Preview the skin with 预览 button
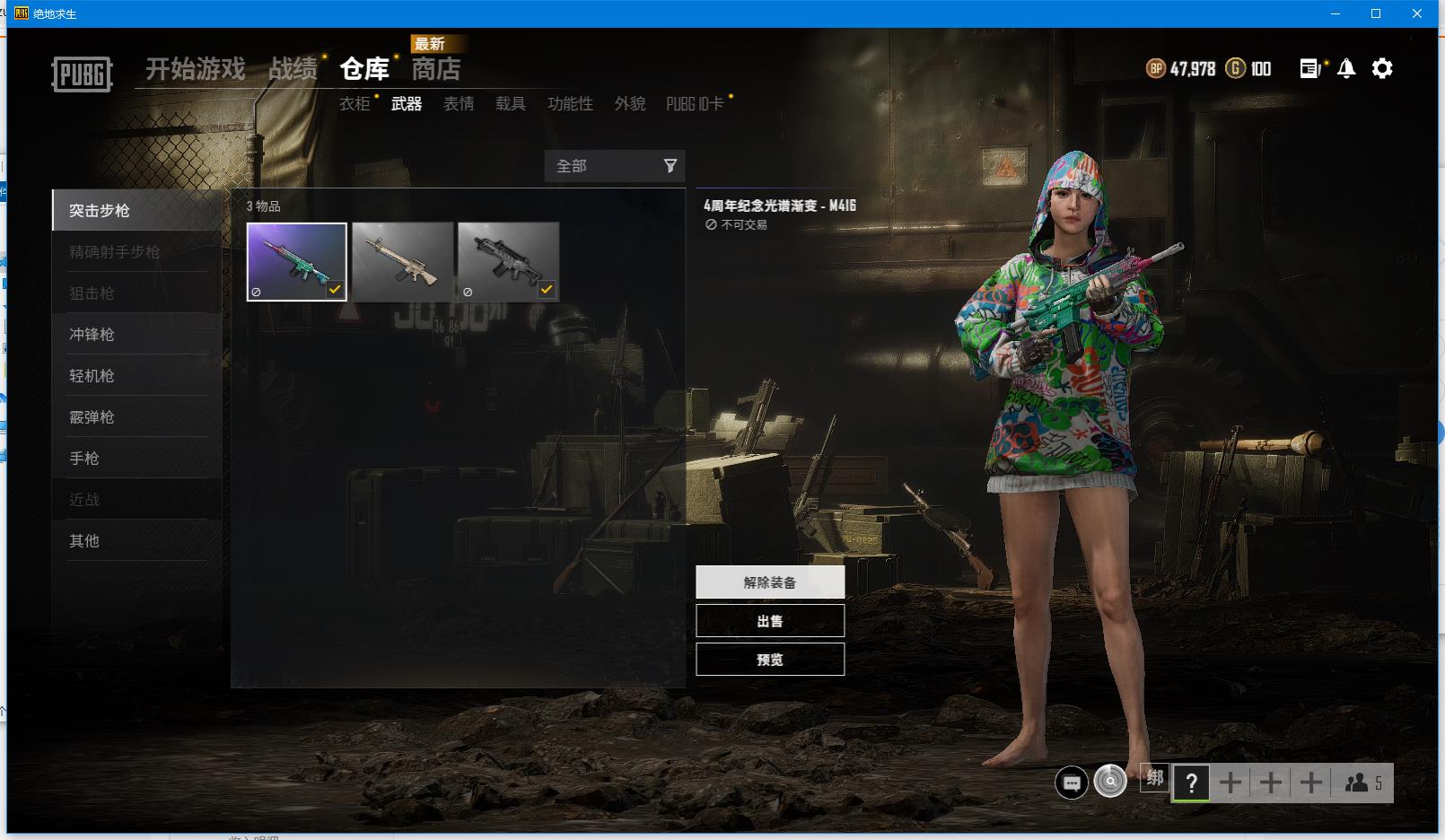 click(770, 660)
